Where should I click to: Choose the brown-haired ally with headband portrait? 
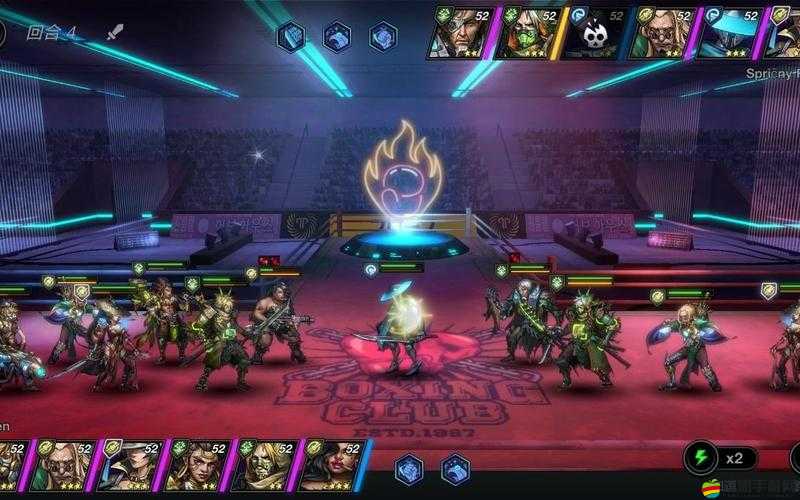pyautogui.click(x=197, y=464)
